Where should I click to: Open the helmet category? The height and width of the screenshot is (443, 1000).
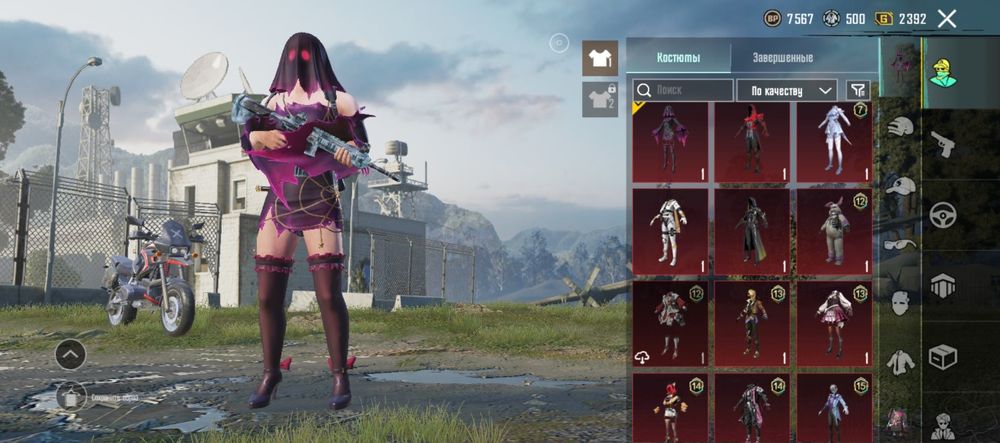901,126
